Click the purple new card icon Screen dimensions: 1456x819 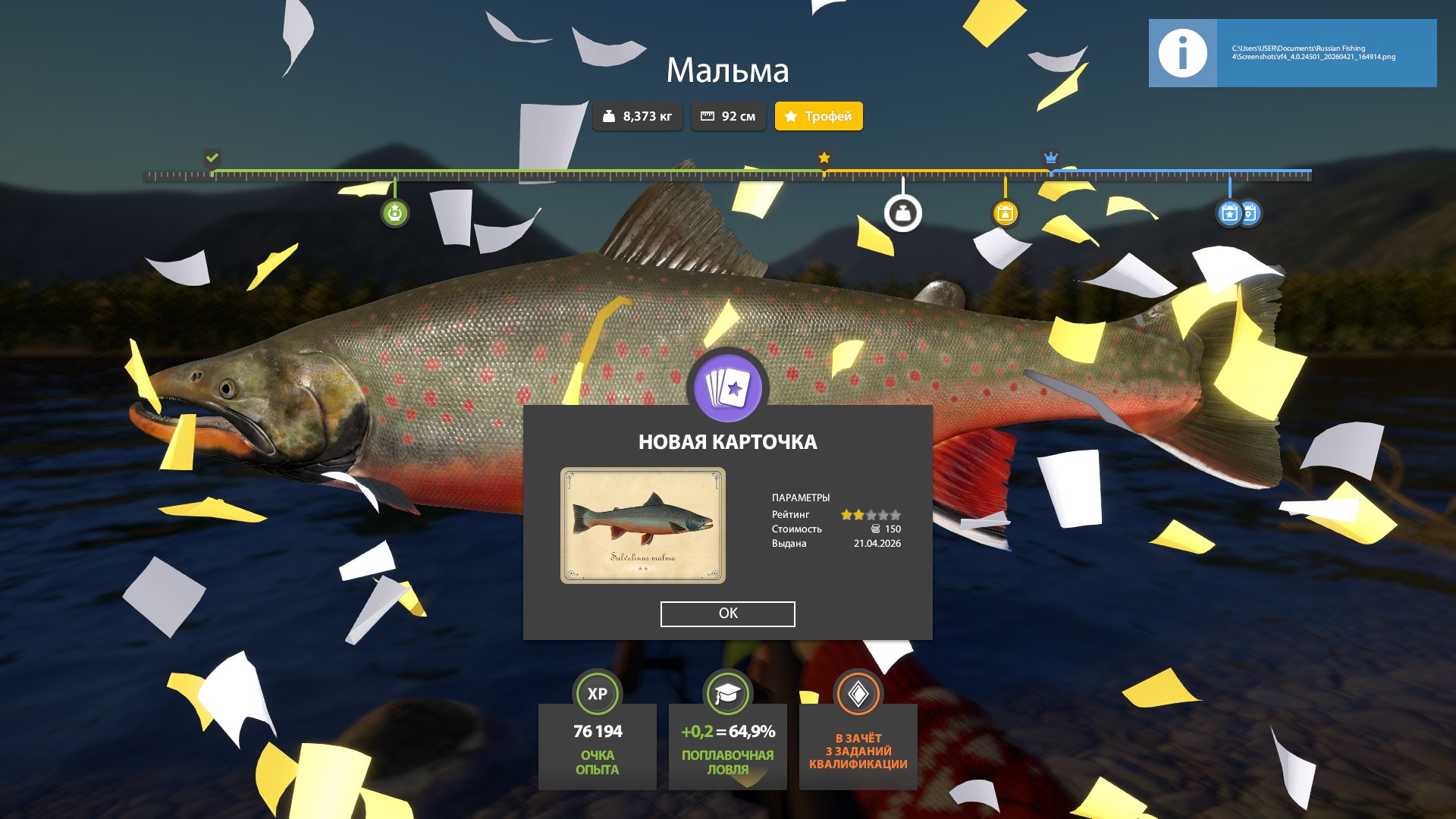(x=727, y=388)
